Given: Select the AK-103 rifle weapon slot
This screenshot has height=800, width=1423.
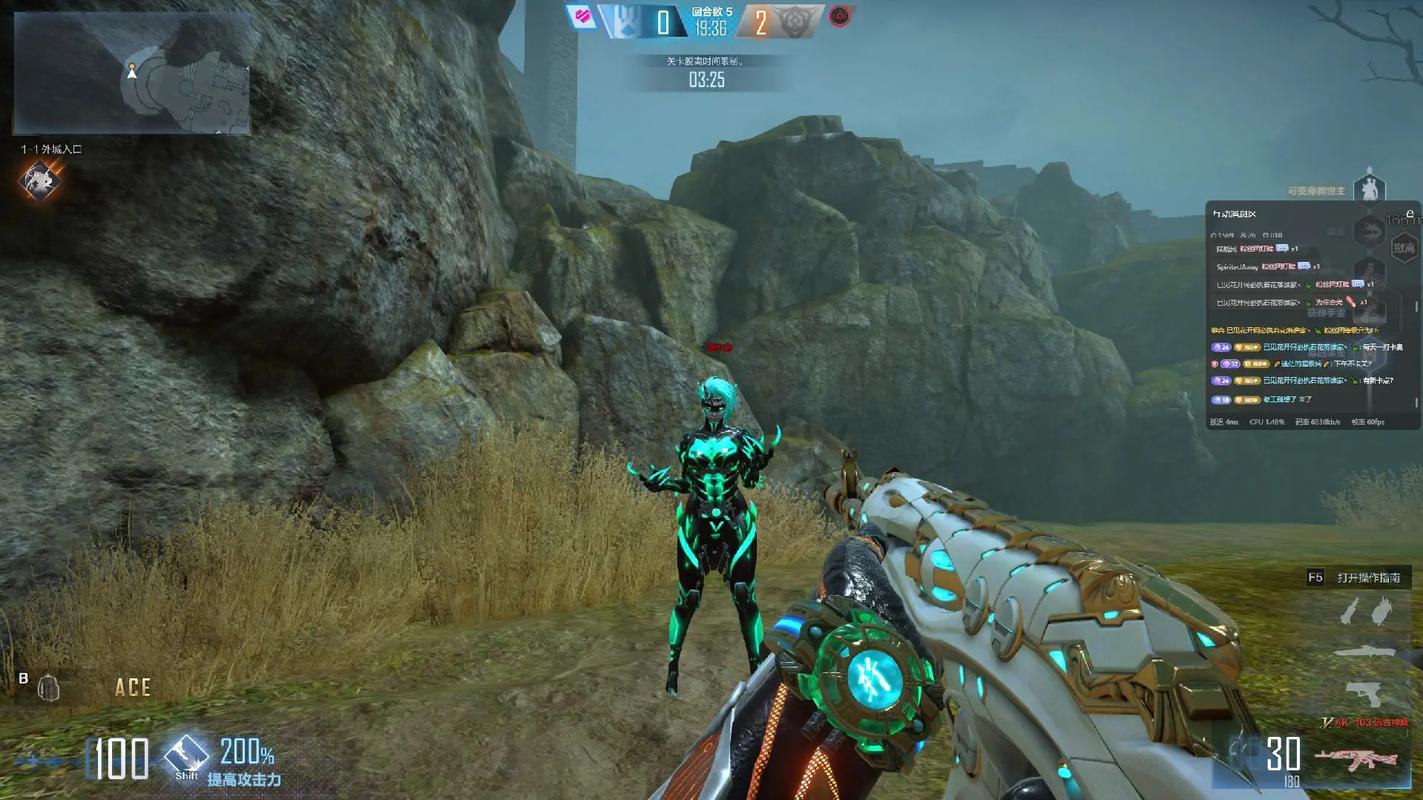Looking at the screenshot, I should [x=1359, y=760].
